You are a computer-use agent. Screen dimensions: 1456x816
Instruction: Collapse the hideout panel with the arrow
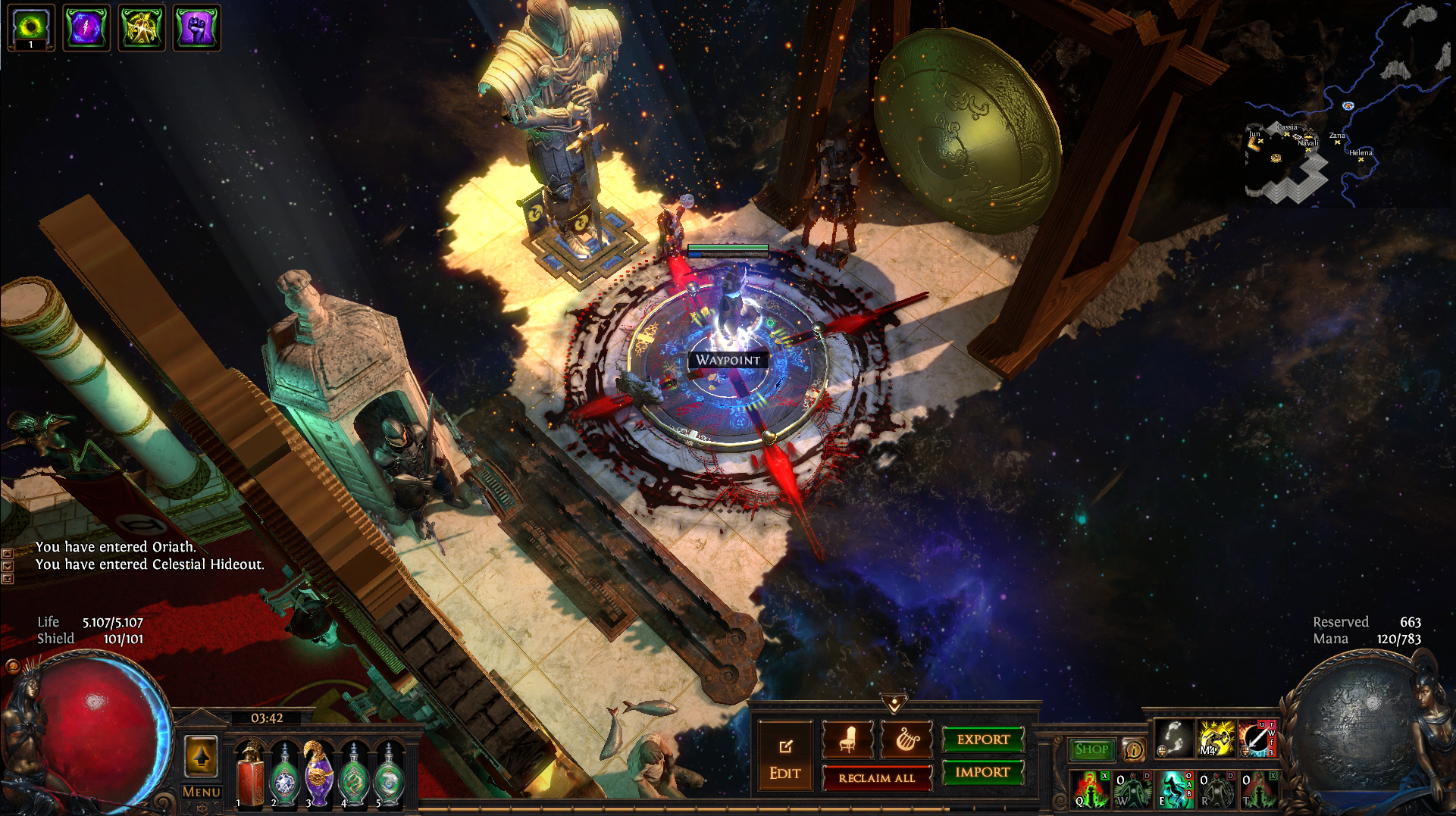pos(894,705)
